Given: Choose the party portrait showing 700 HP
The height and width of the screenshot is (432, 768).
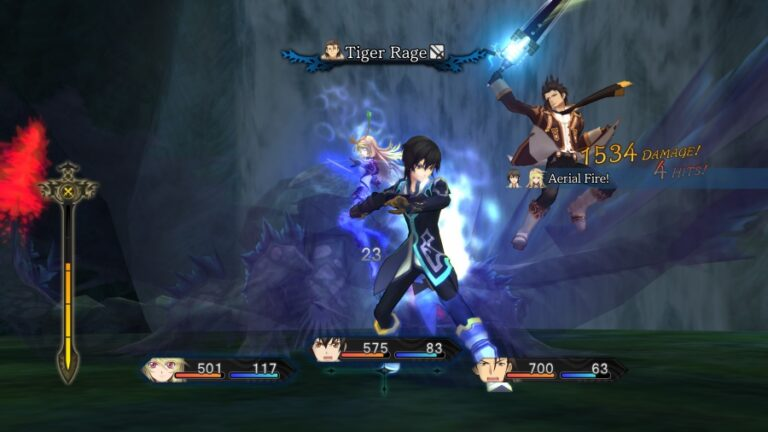Looking at the screenshot, I should [490, 370].
